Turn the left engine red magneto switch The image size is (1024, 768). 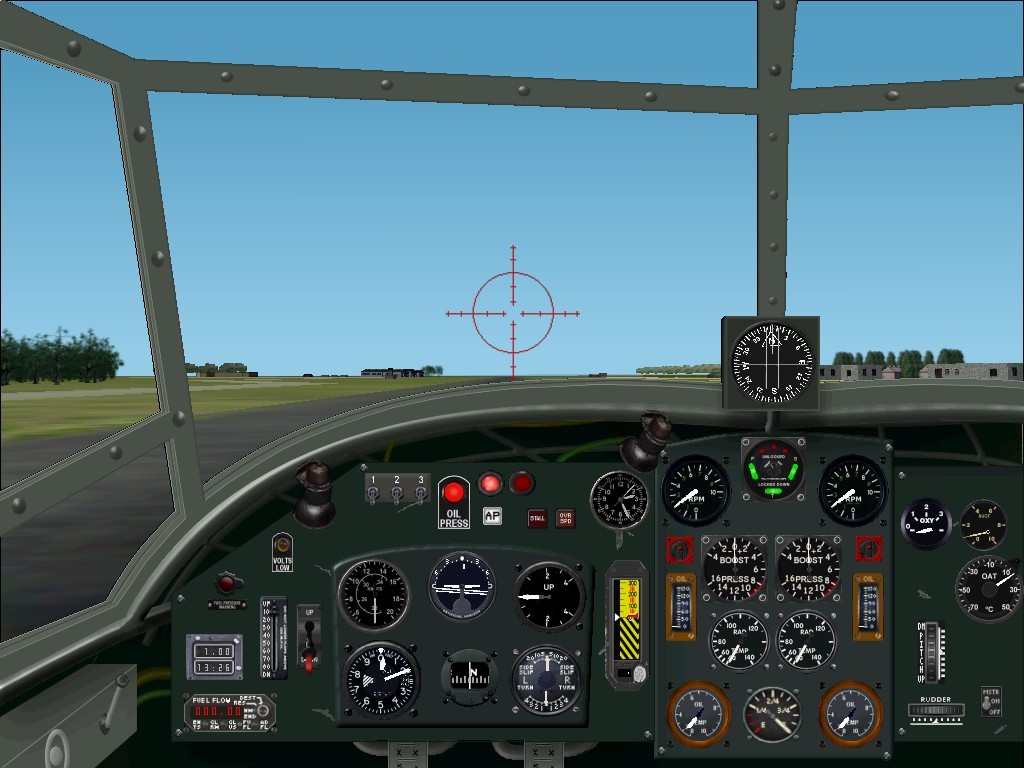click(x=680, y=549)
